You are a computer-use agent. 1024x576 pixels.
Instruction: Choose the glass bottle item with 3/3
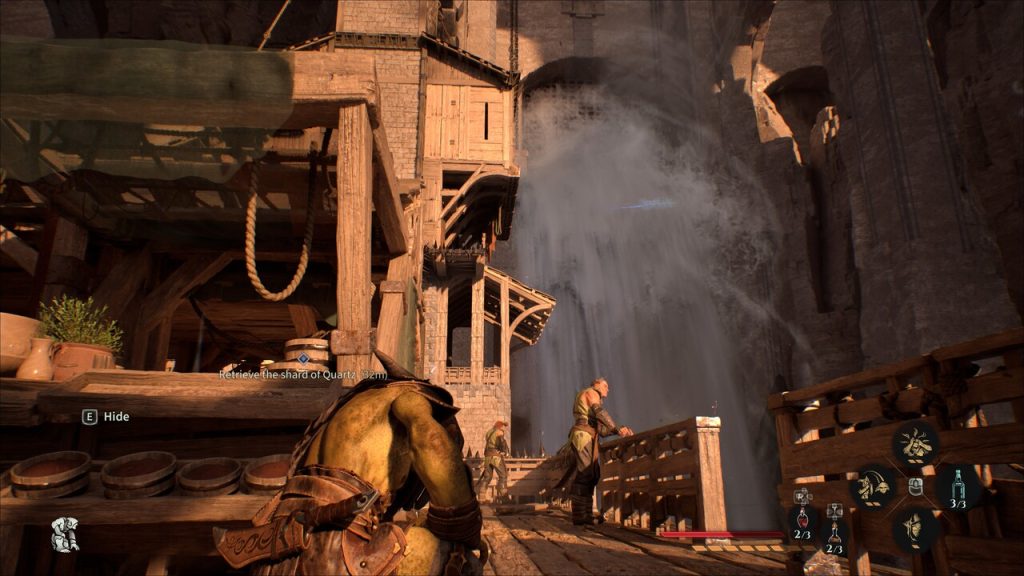coord(957,487)
